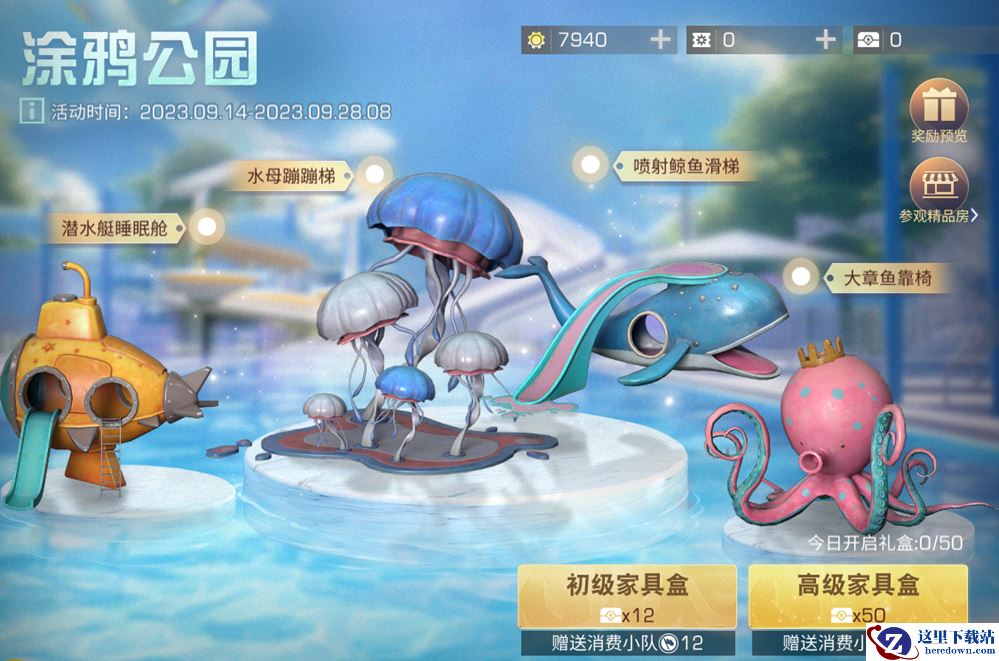This screenshot has width=999, height=661.
Task: Open the 奖励预览 reward preview
Action: coord(939,108)
